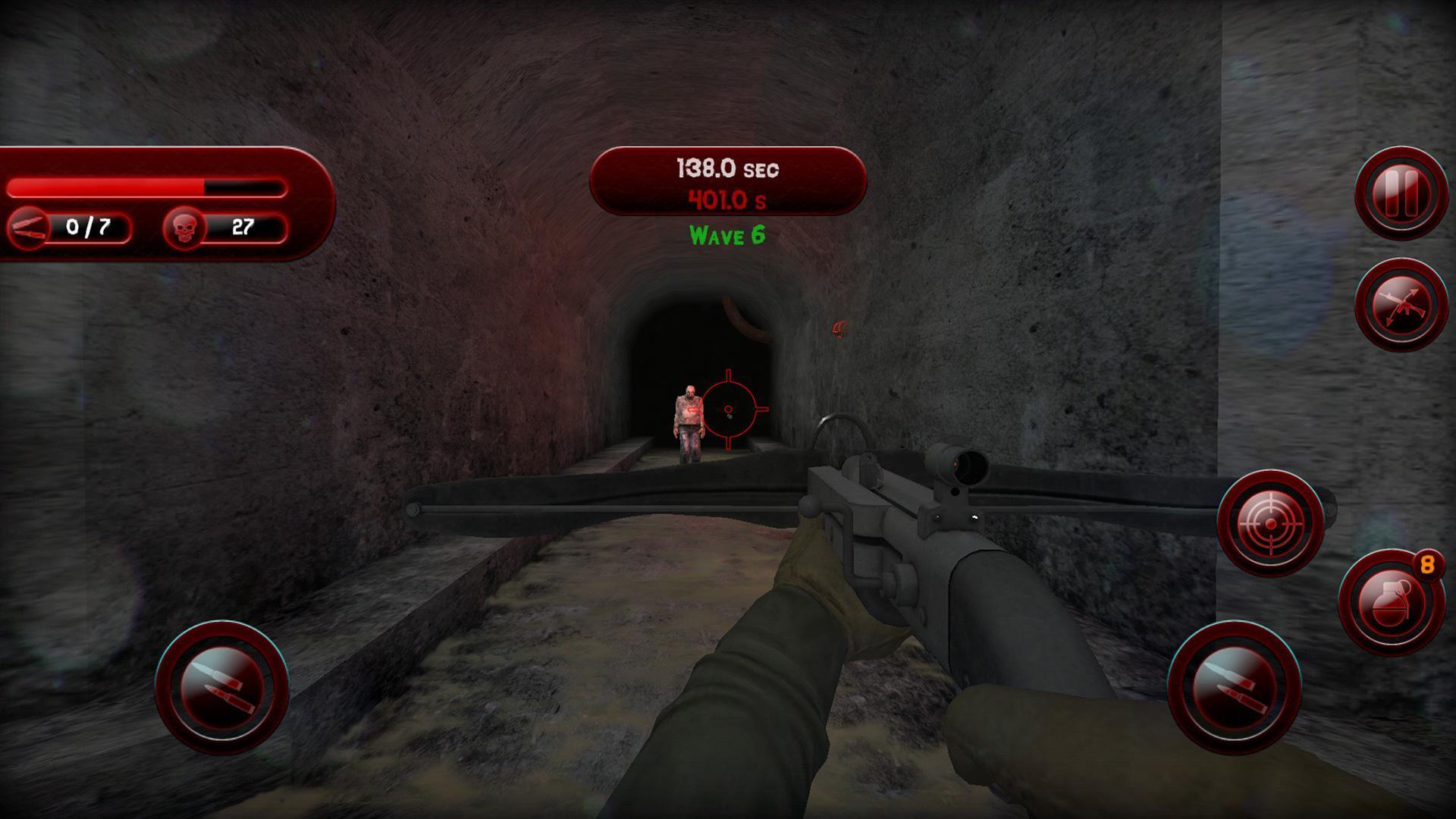Viewport: 1456px width, 819px height.
Task: Switch weapon with the rifle swap icon
Action: pos(1401,305)
